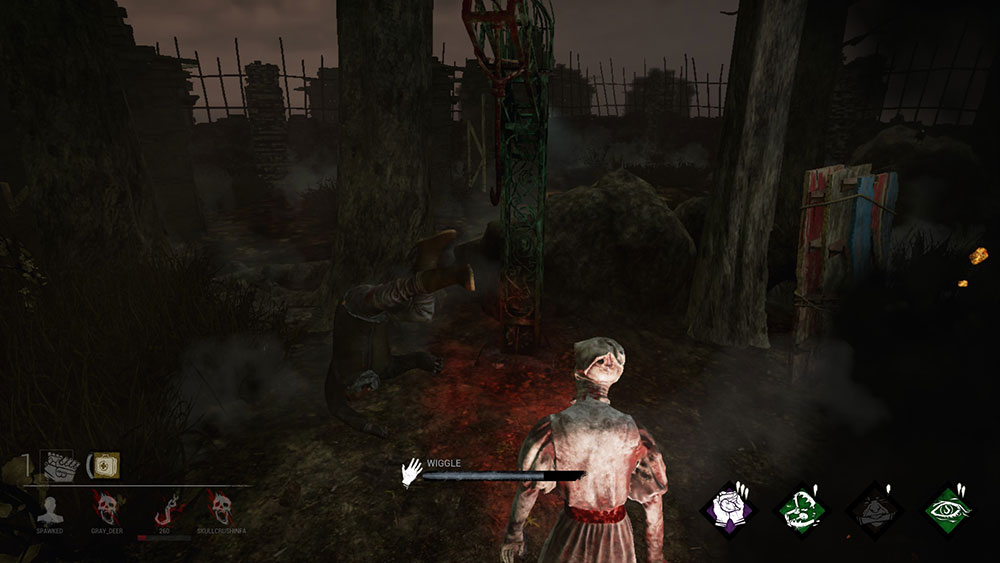Select survivor SPAWKED's status portrait
The height and width of the screenshot is (563, 1000).
tap(50, 509)
